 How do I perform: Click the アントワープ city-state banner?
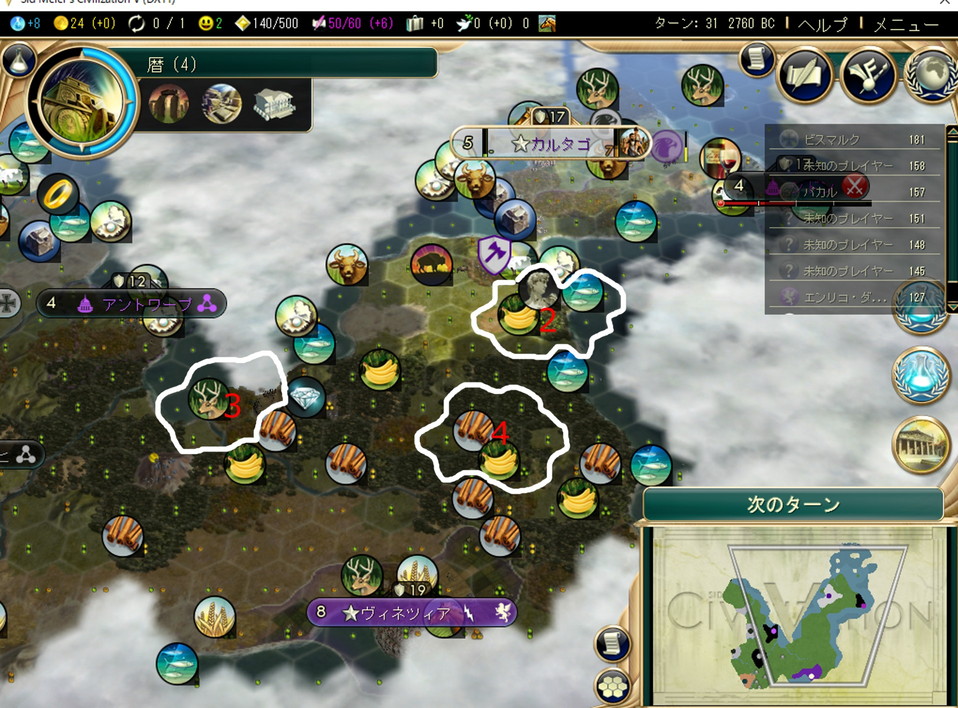pos(132,302)
